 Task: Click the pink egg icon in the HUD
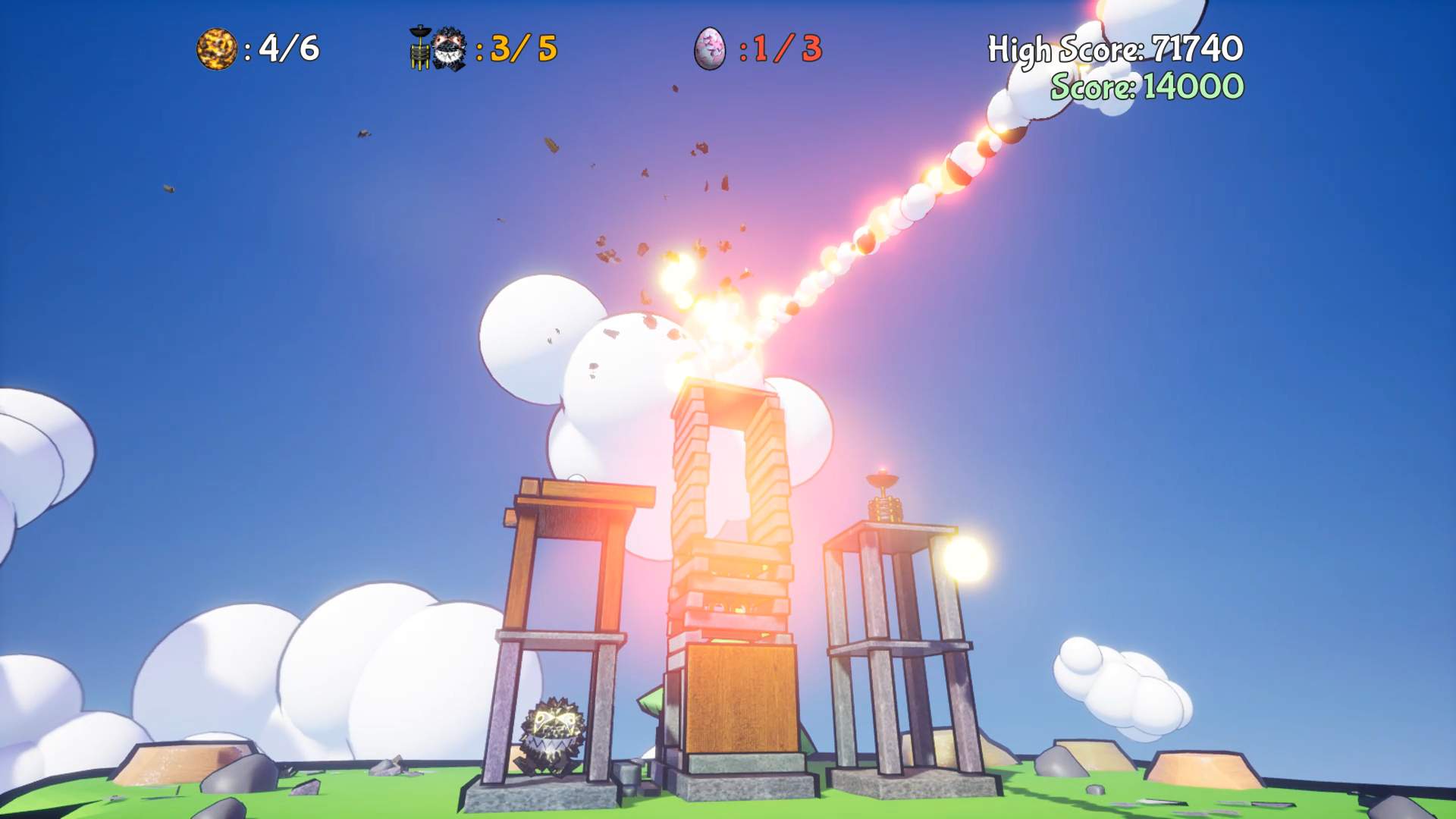click(x=711, y=50)
